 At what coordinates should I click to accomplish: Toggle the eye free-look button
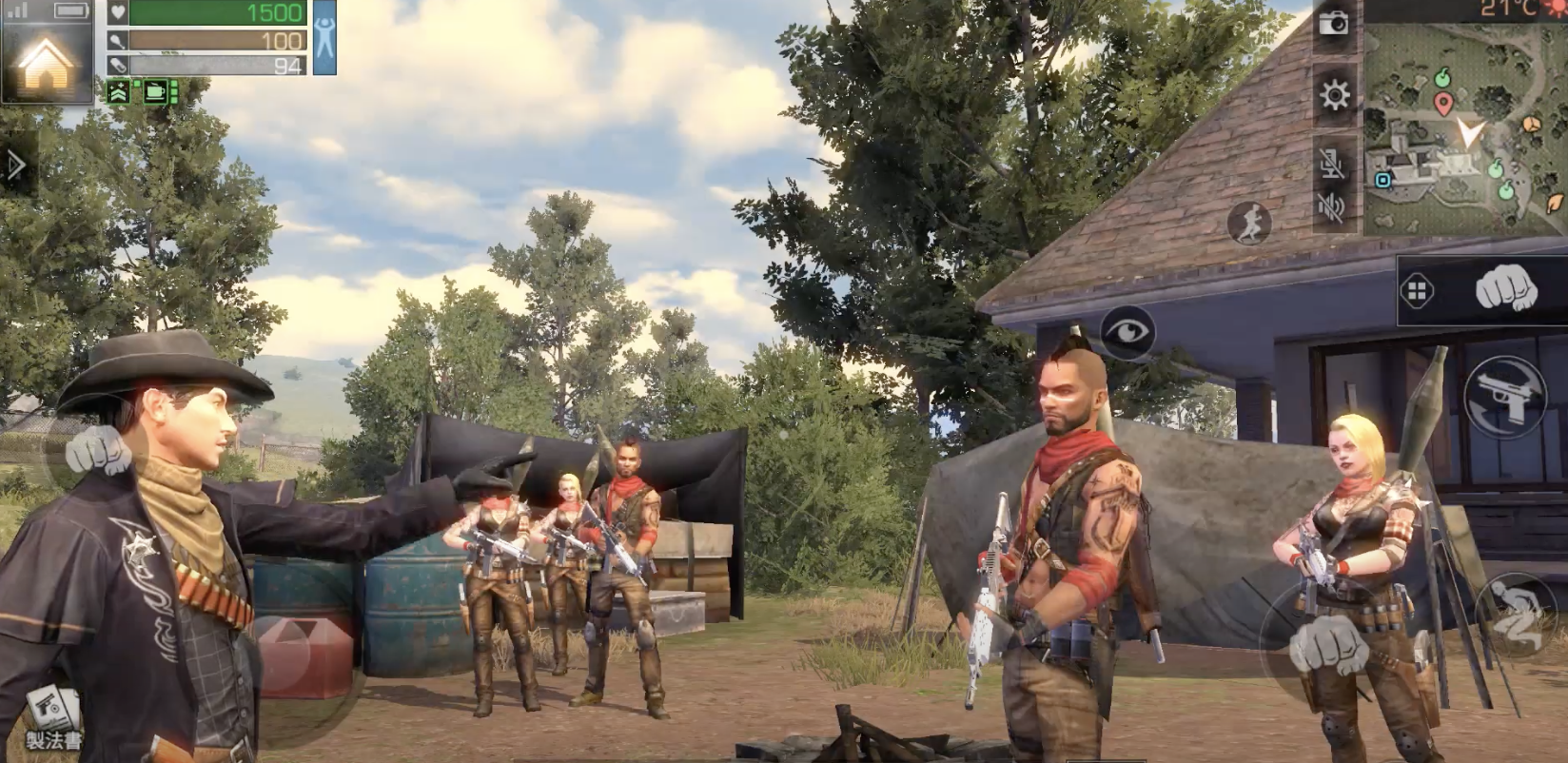[x=1127, y=332]
